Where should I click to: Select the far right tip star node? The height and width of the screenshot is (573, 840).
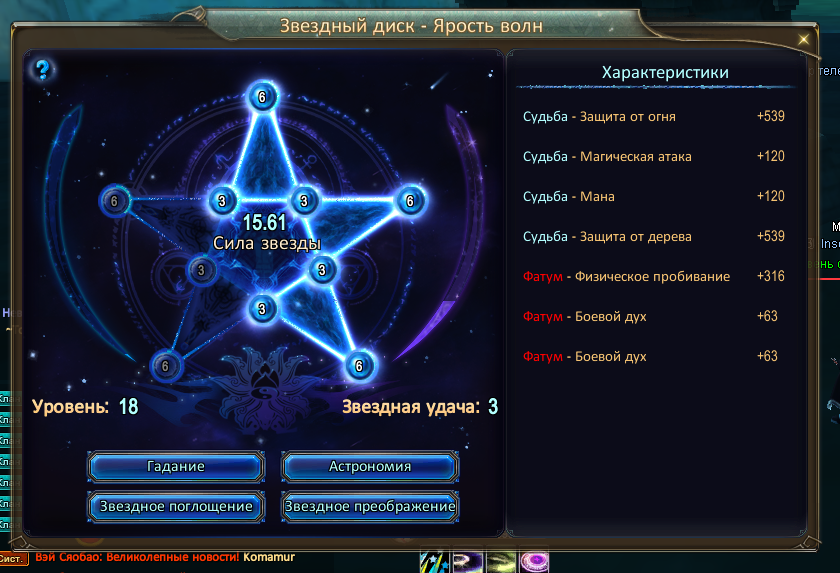(x=408, y=201)
